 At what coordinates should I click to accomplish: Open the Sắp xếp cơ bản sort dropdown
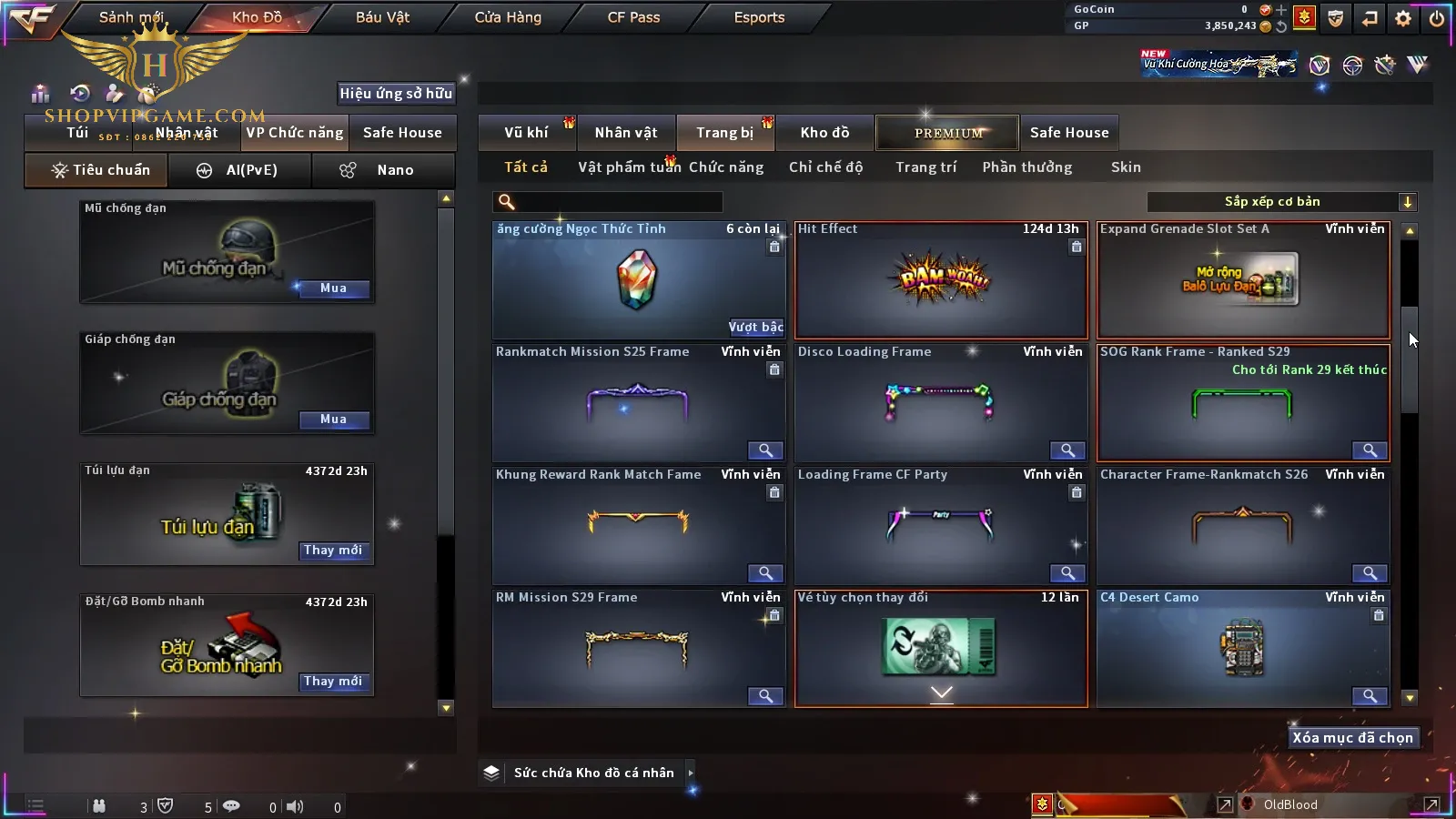pos(1280,202)
